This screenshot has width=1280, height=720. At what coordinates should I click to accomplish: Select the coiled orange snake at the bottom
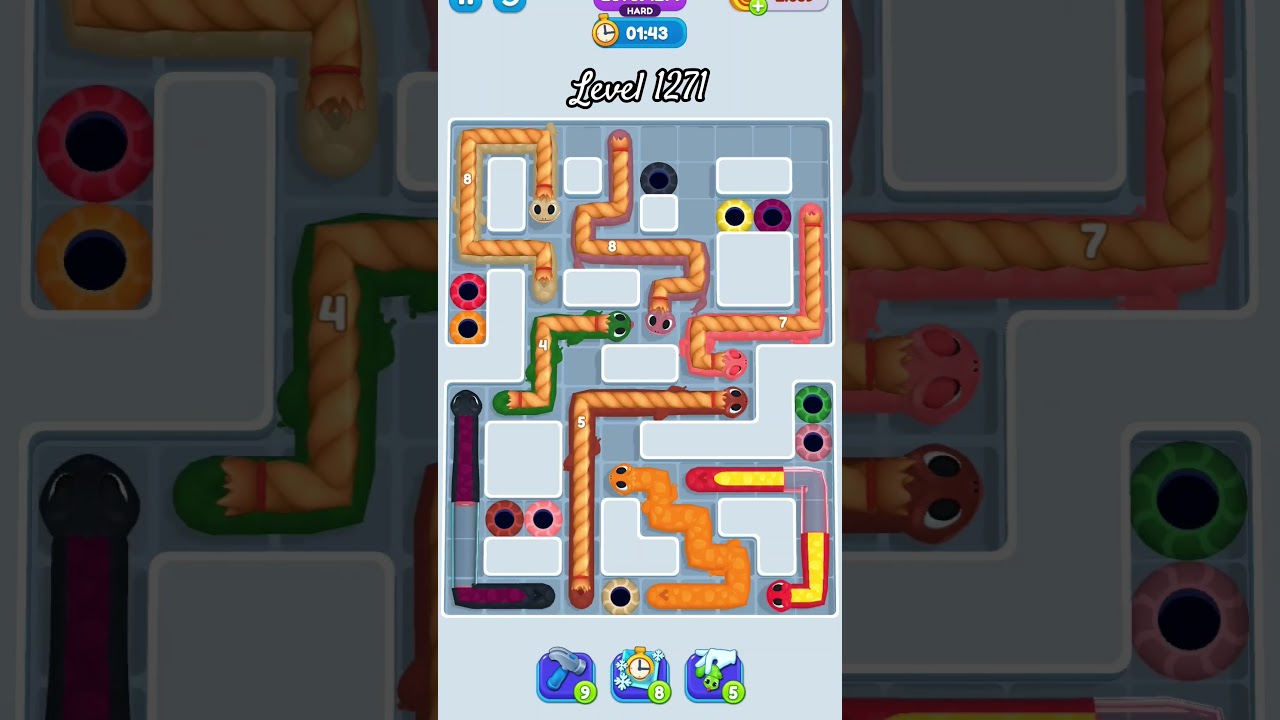(x=621, y=478)
